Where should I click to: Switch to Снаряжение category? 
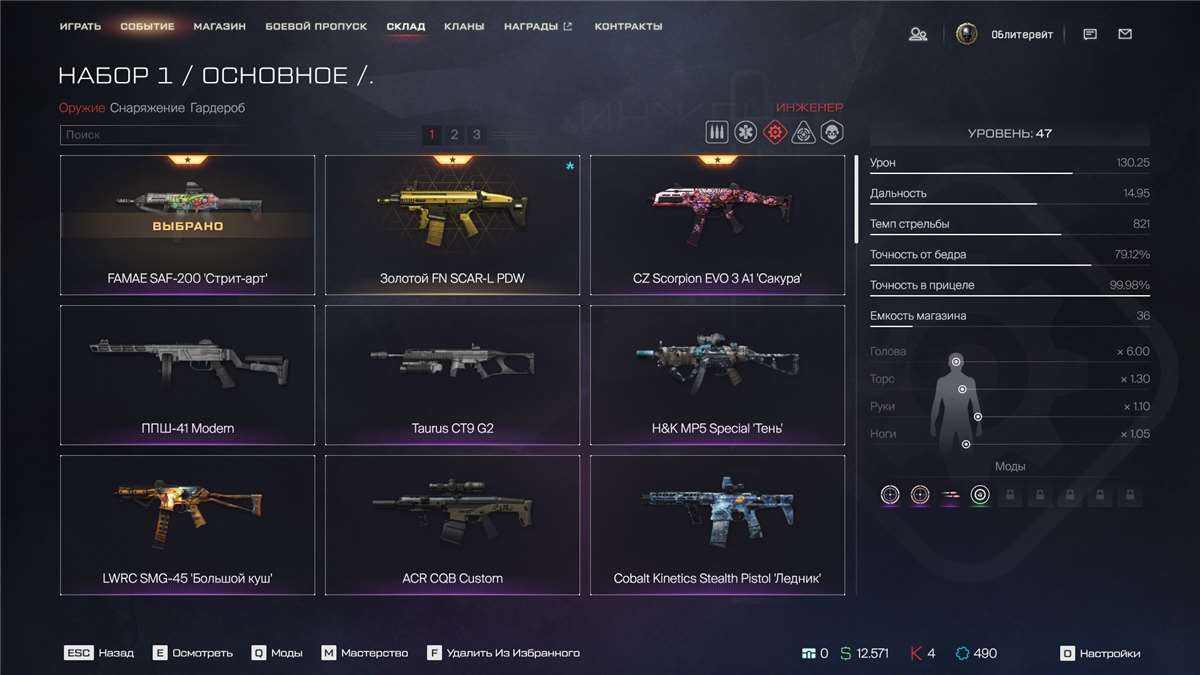147,108
